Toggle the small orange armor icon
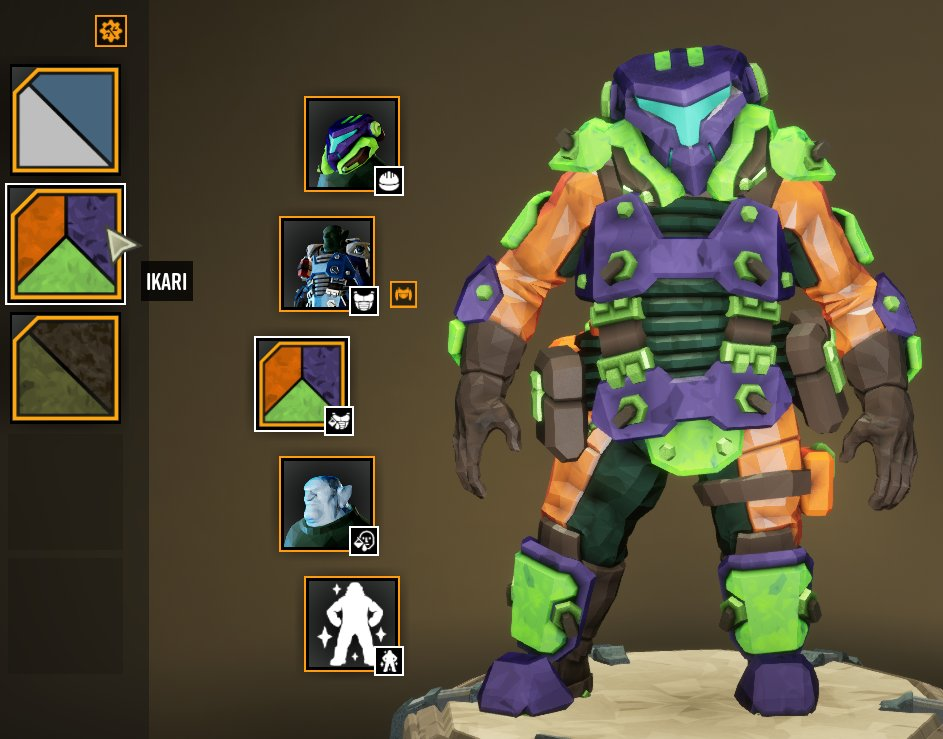 [x=403, y=294]
